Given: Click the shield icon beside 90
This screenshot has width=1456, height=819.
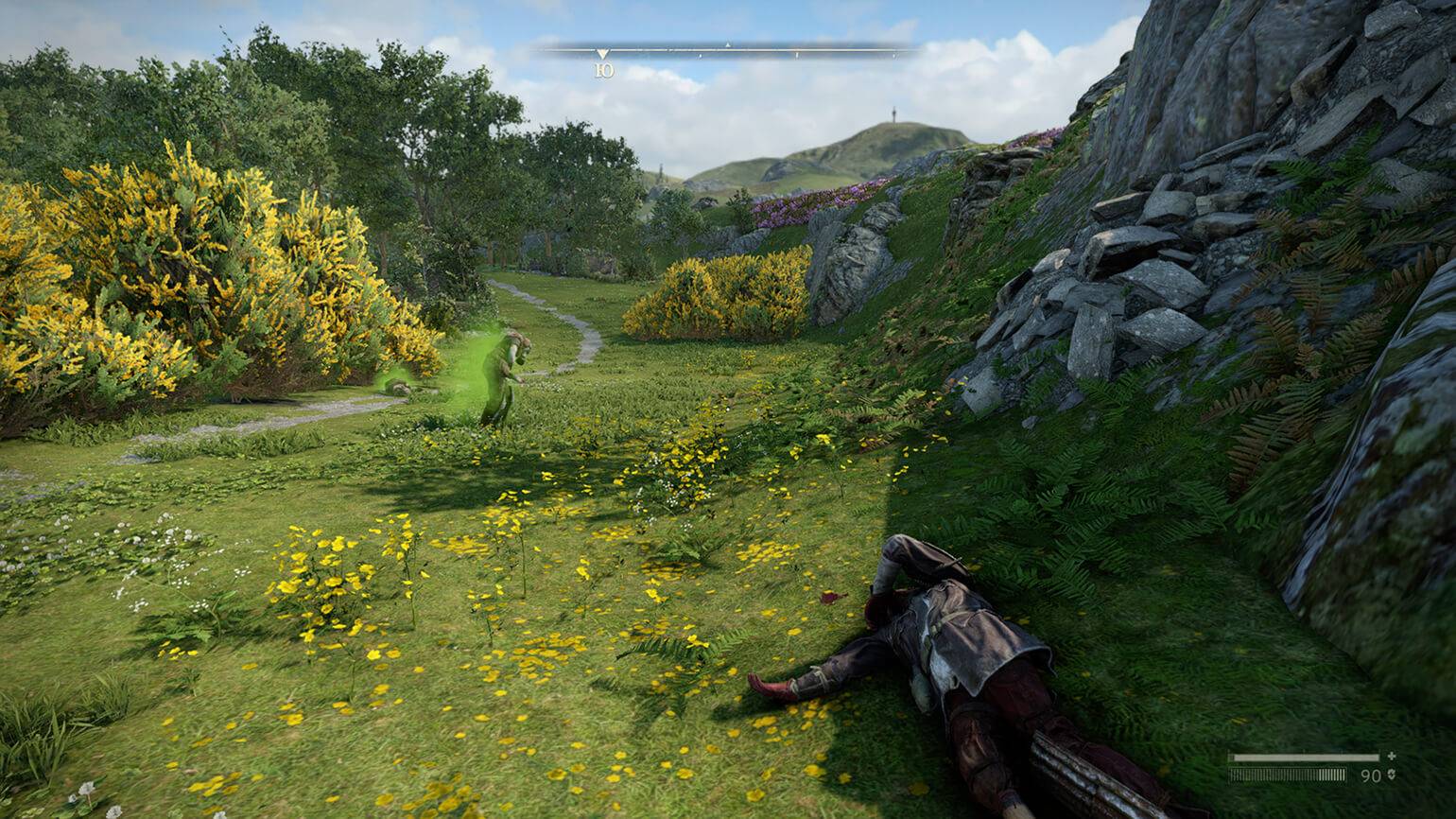Looking at the screenshot, I should click(x=1392, y=775).
